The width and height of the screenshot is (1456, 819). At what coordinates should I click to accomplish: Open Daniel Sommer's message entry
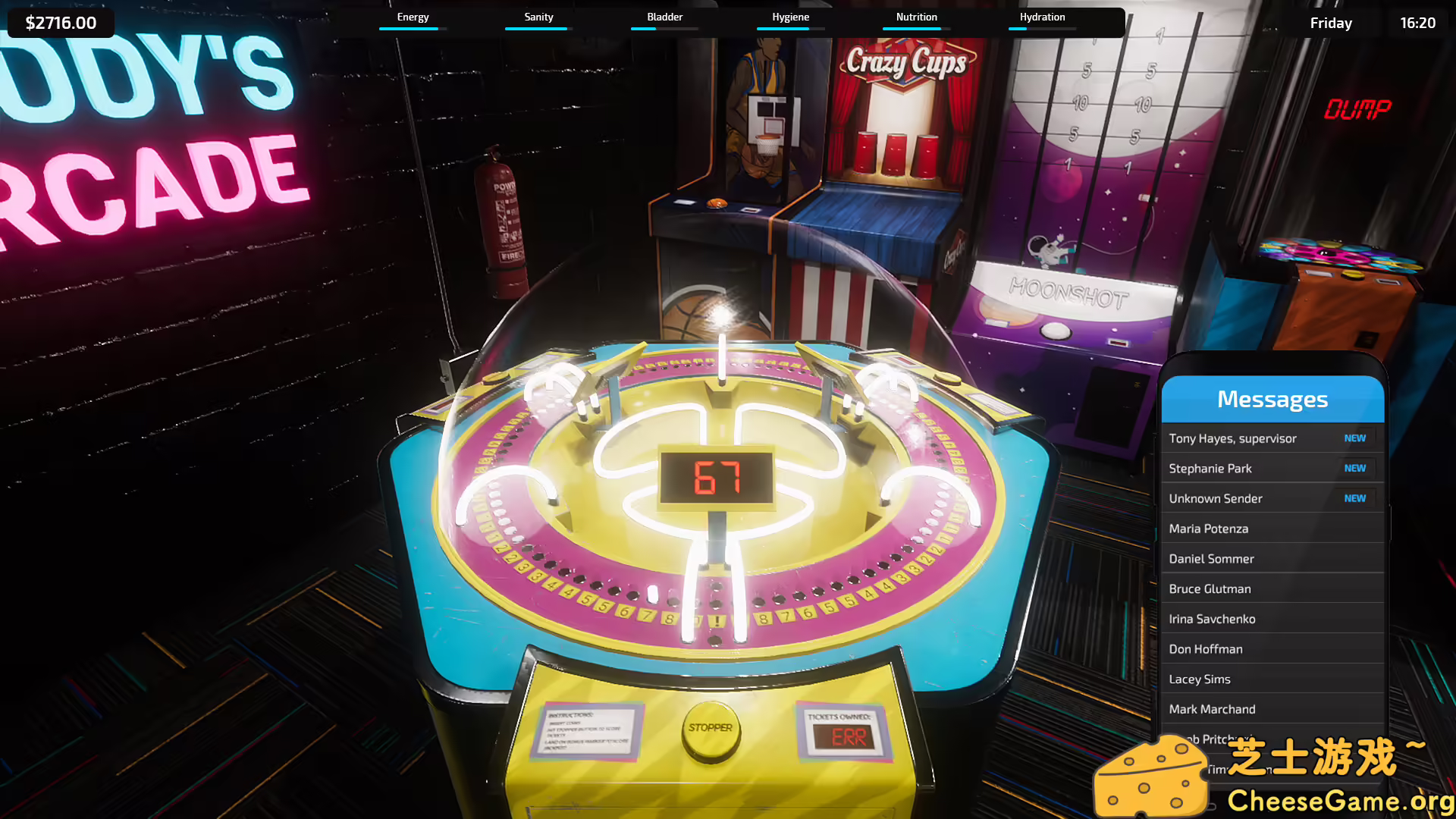[x=1211, y=559]
